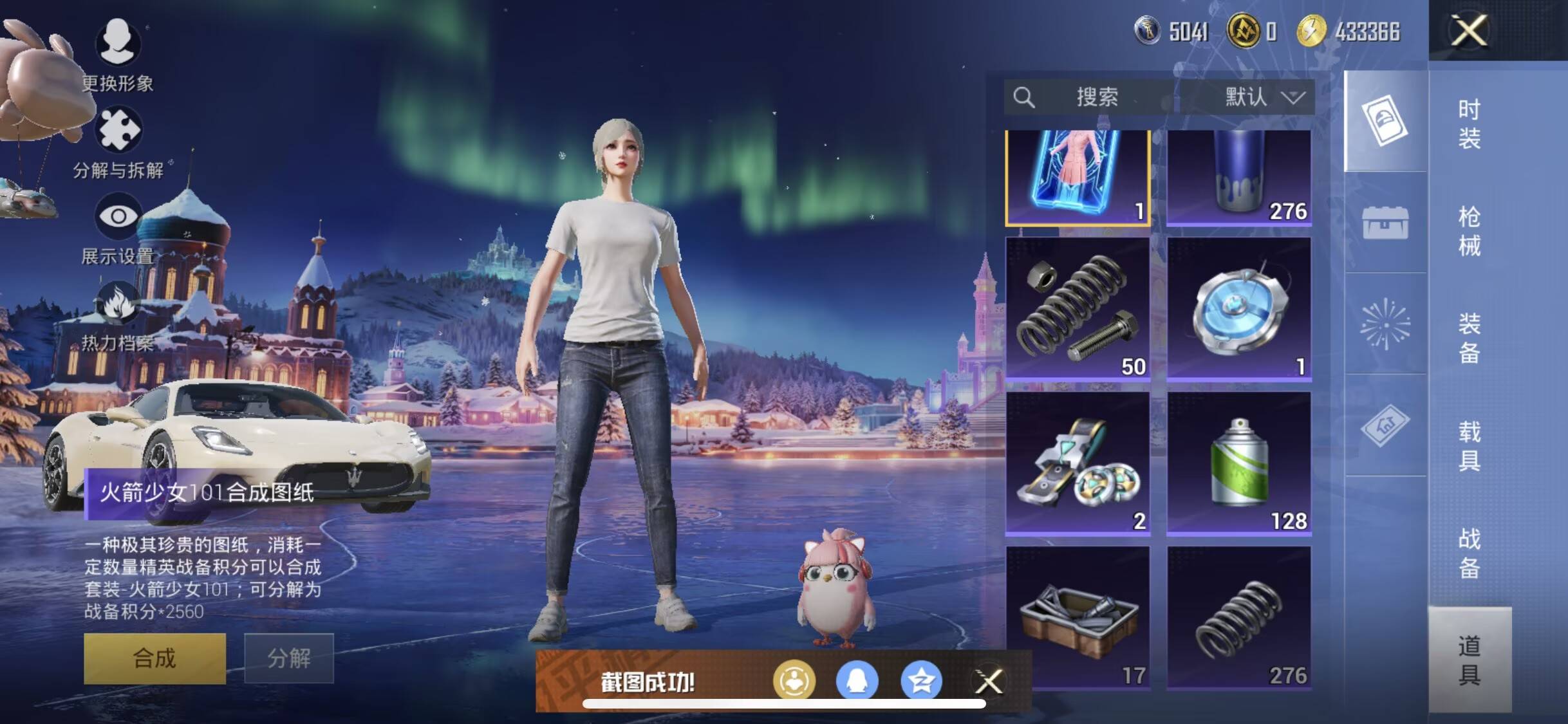Share screenshot via the QQ penguin icon
This screenshot has width=1568, height=724.
coord(857,681)
